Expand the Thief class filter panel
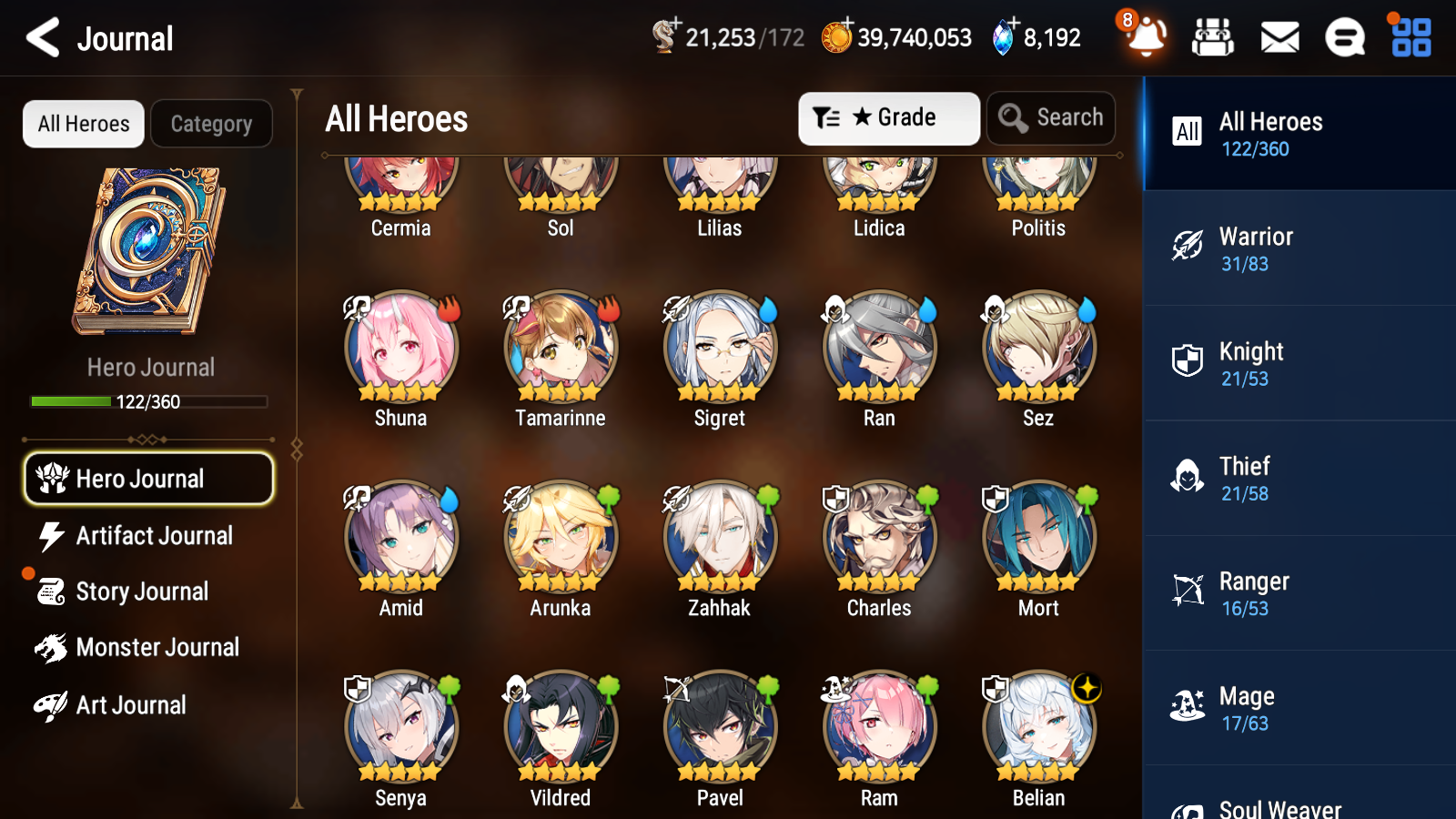Image resolution: width=1456 pixels, height=819 pixels. 1297,478
